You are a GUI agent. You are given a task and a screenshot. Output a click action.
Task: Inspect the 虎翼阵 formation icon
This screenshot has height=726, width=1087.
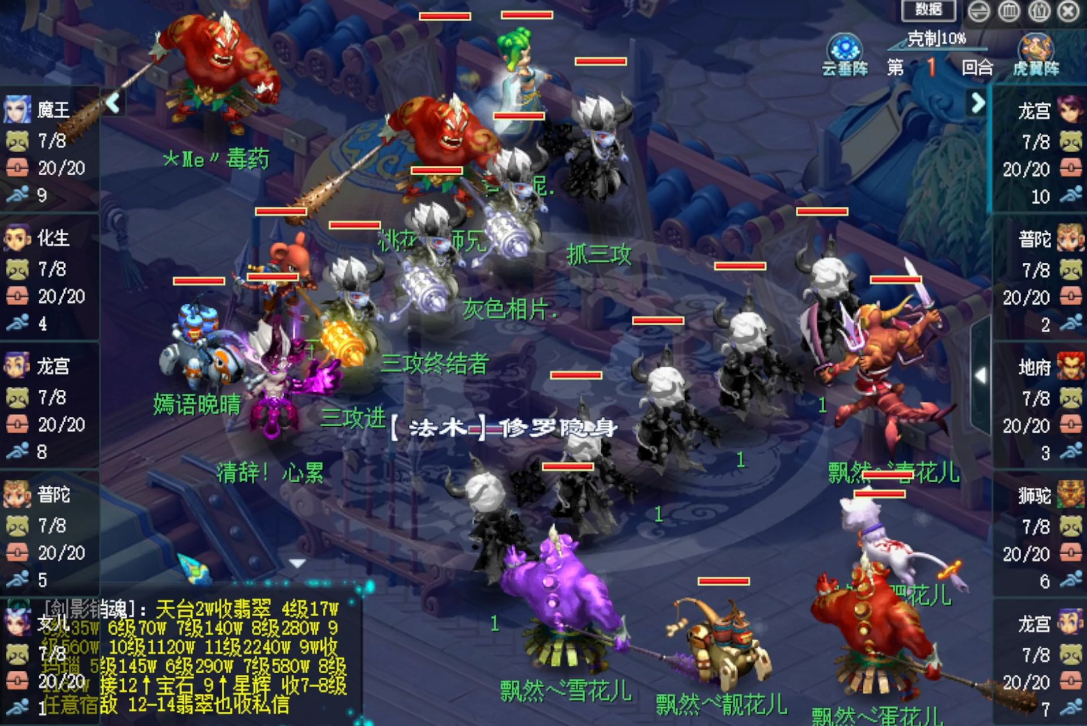pyautogui.click(x=1036, y=52)
